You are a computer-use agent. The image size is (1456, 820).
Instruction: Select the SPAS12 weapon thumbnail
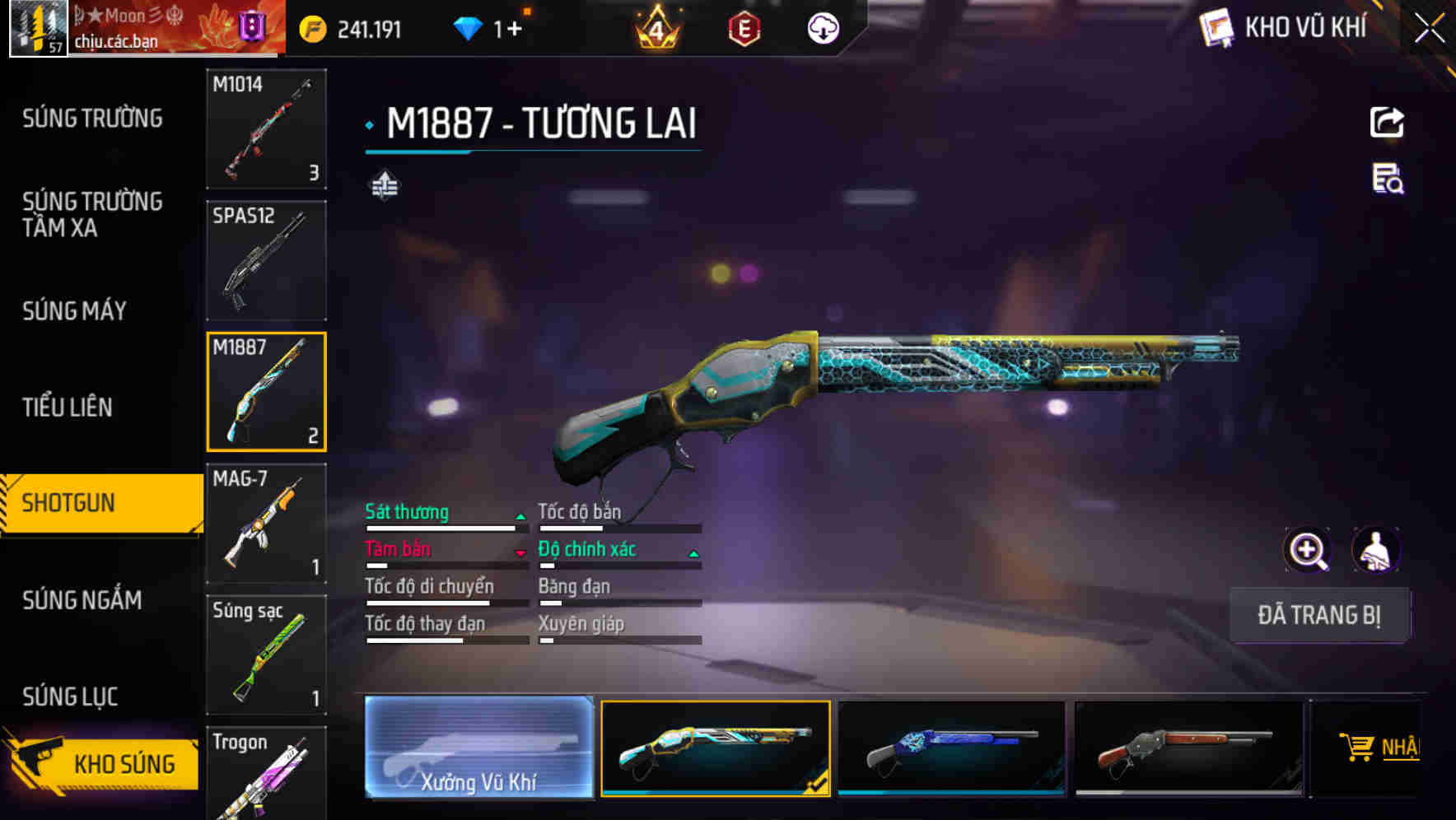click(x=266, y=259)
